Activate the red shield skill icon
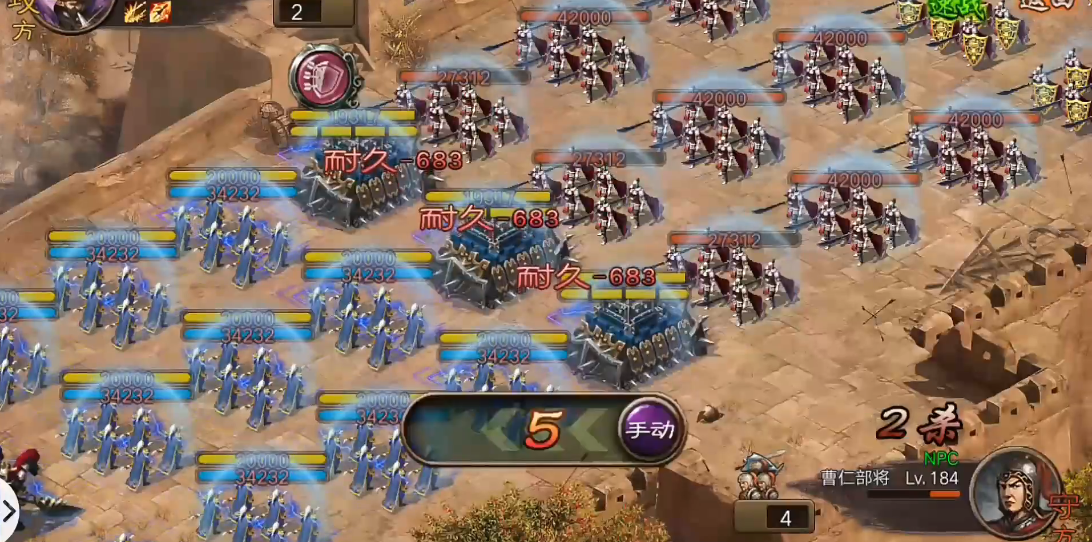 click(x=324, y=75)
